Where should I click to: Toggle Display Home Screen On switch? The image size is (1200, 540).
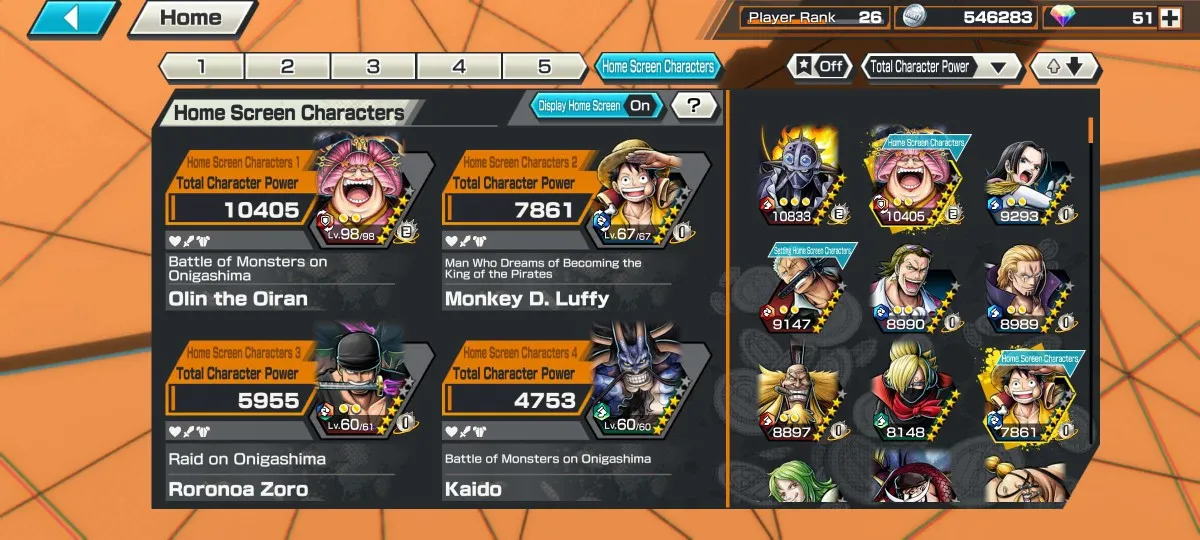[594, 105]
